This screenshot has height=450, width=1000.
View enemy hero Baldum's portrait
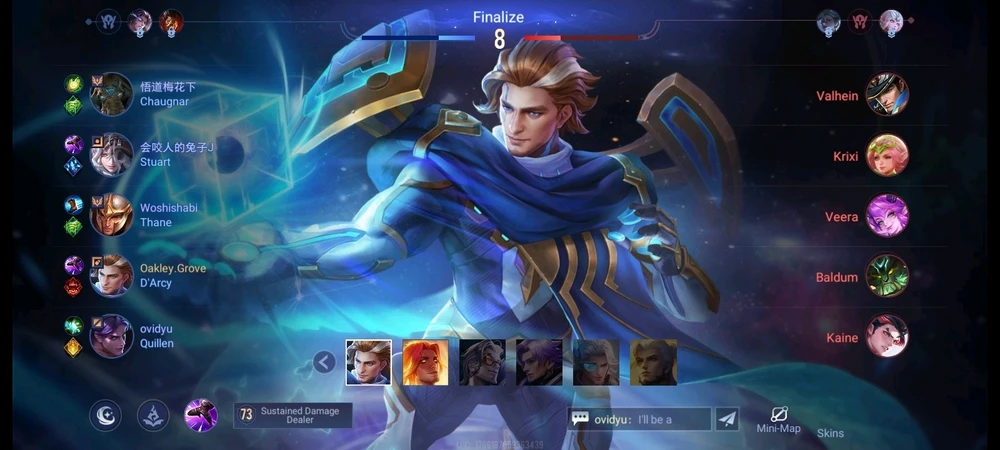click(887, 277)
